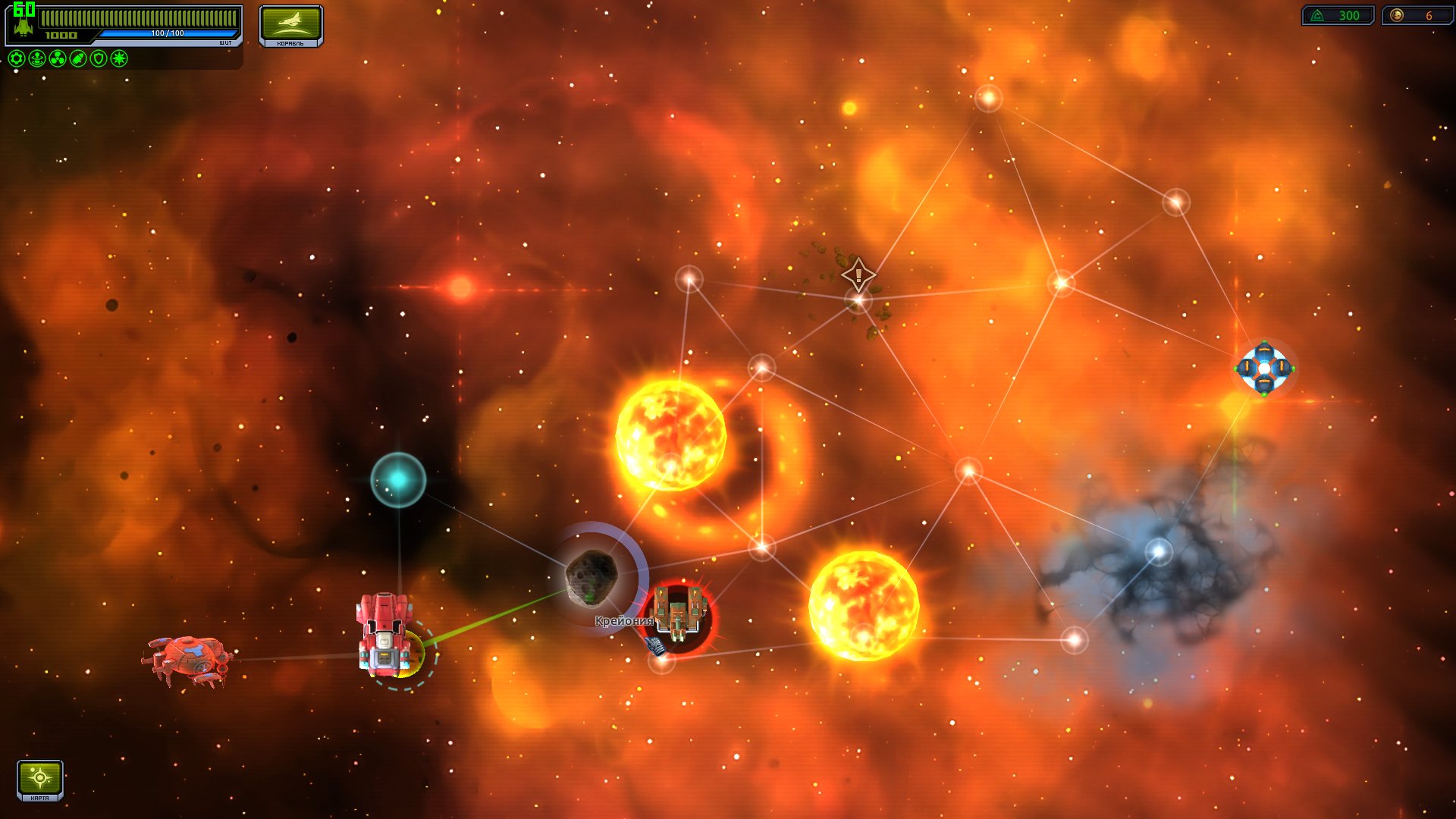1456x819 pixels.
Task: Choose the blue space station map node
Action: pyautogui.click(x=1263, y=369)
